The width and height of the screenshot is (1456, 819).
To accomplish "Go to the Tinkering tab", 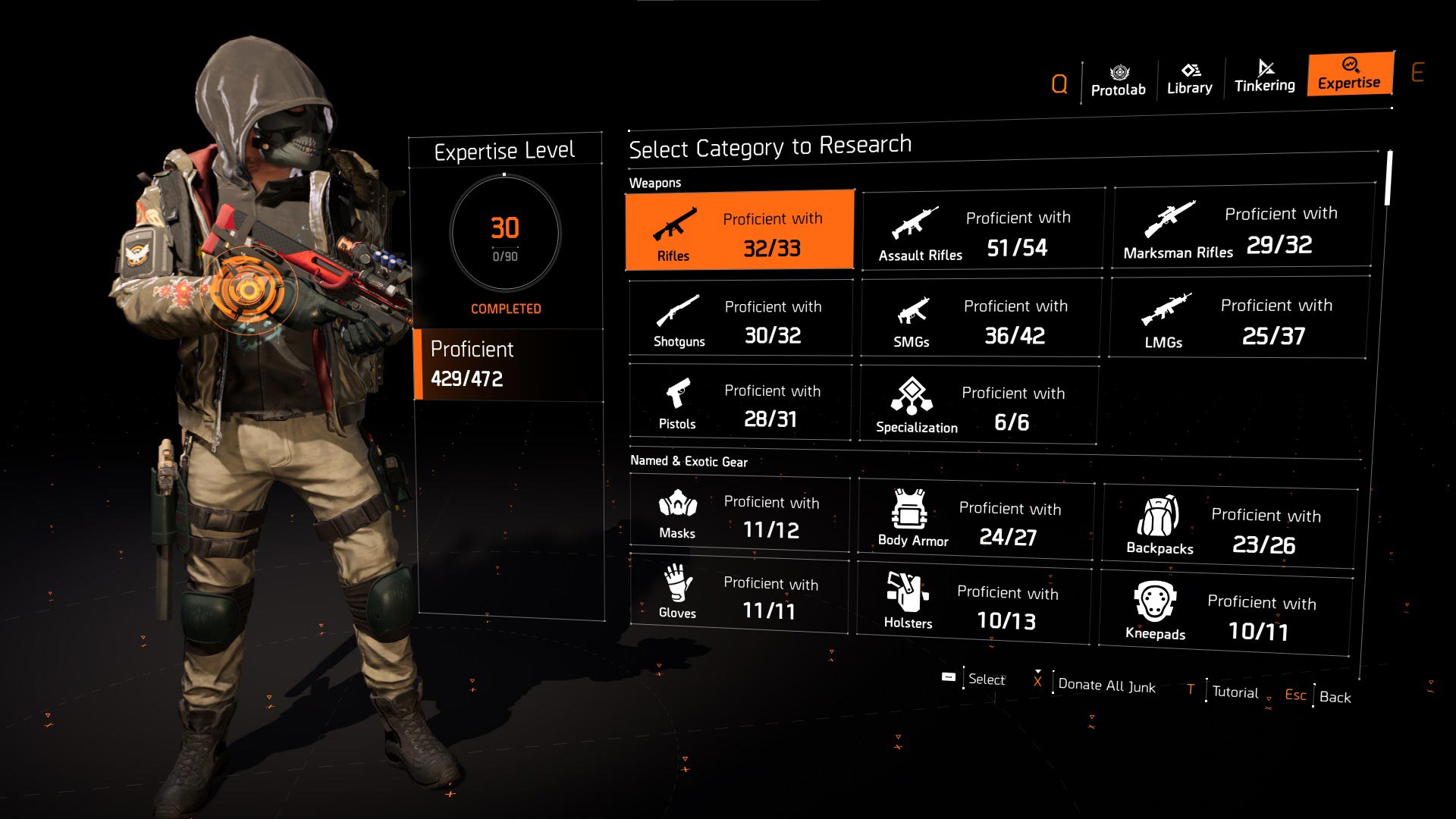I will pos(1264,77).
